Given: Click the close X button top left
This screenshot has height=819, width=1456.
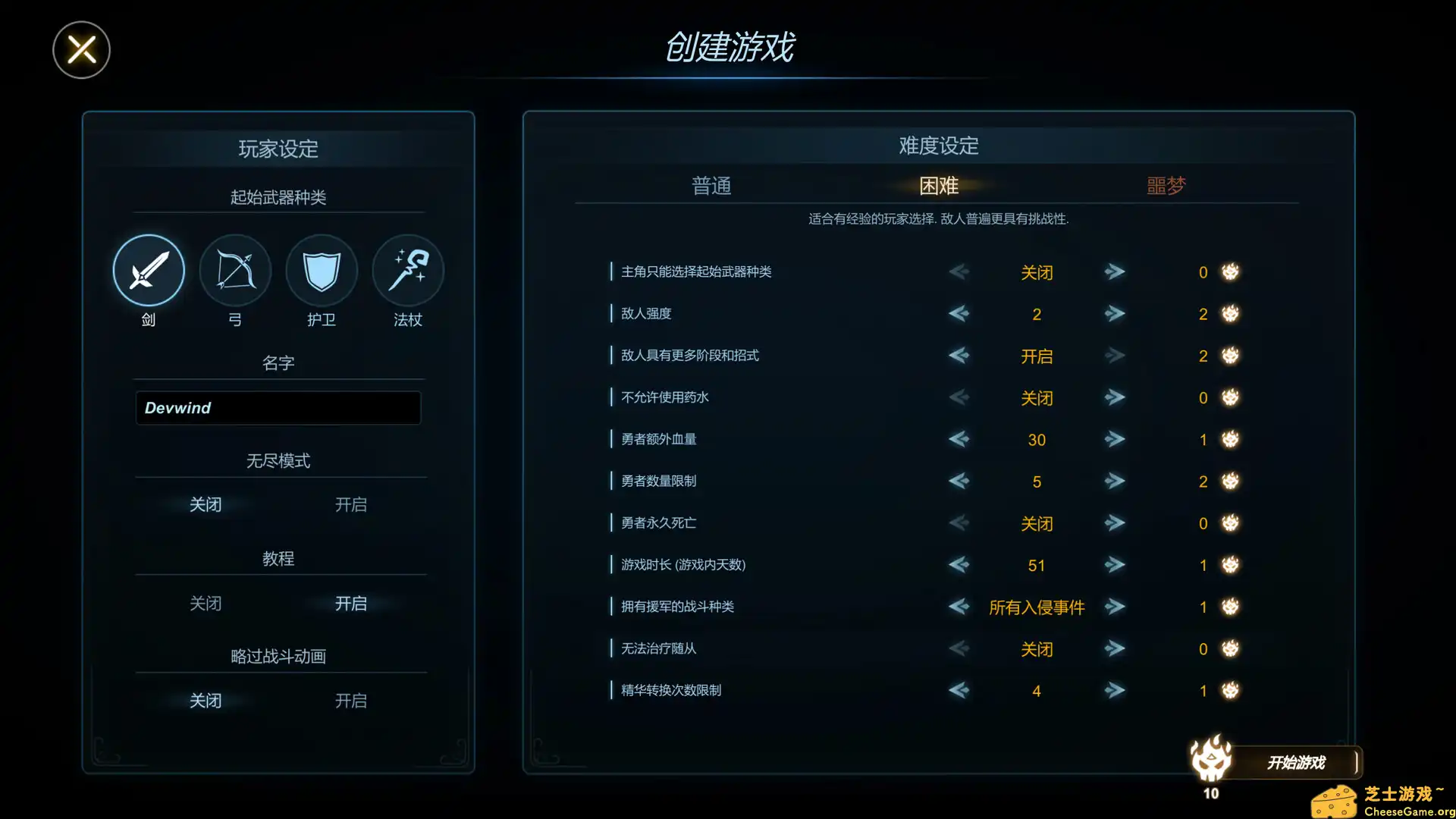Looking at the screenshot, I should (81, 49).
